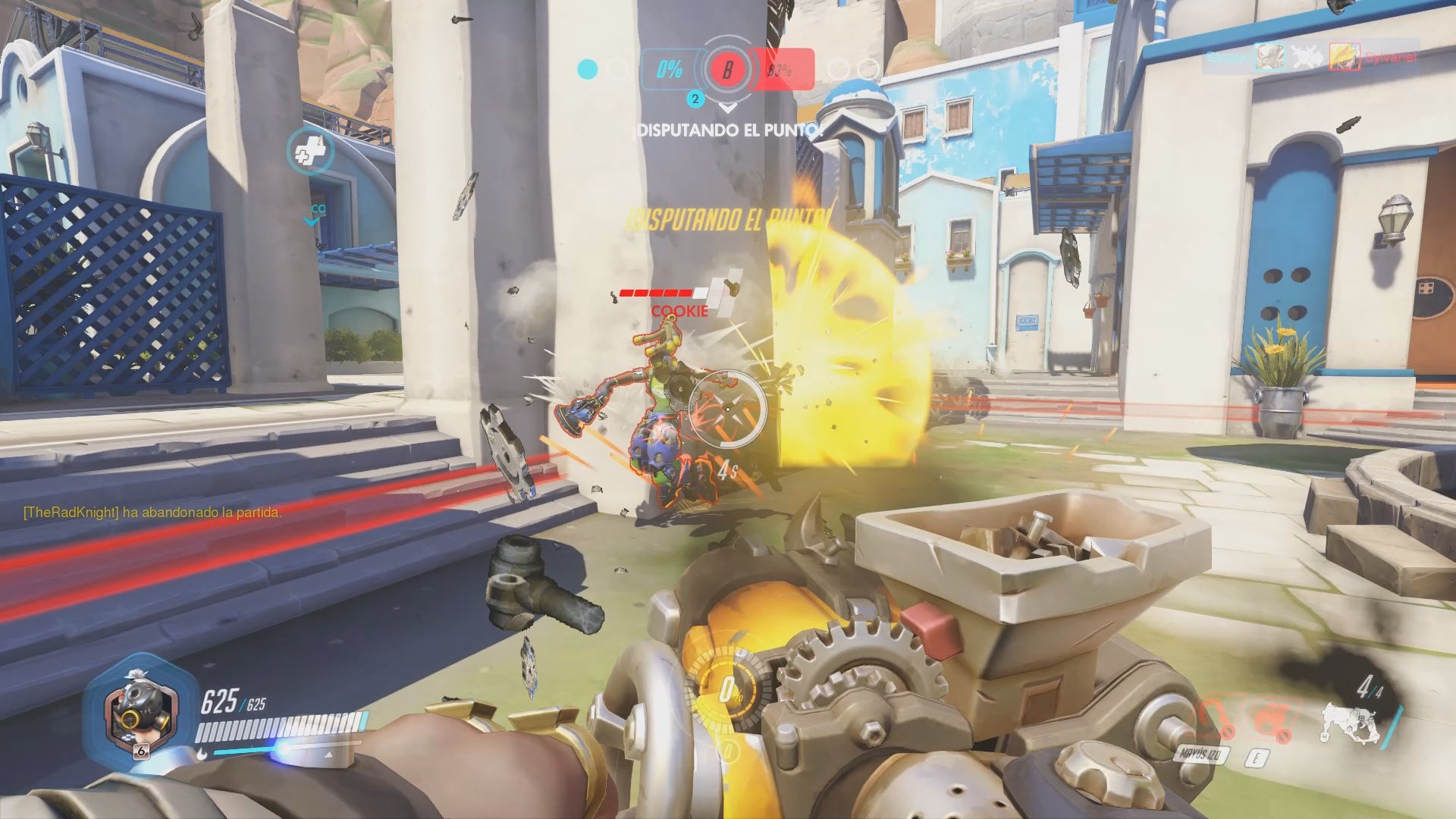
Task: Click the red 83% enemy capture bar
Action: [x=781, y=70]
